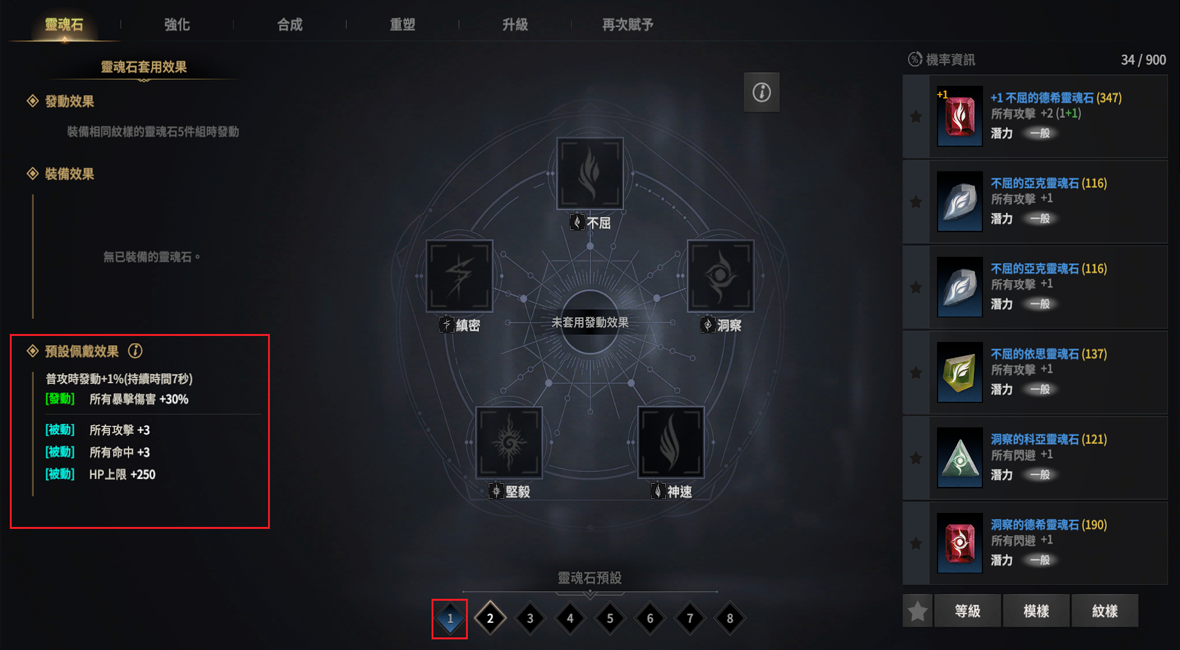Open 機率資訊 probability info
The width and height of the screenshot is (1180, 650).
[941, 60]
